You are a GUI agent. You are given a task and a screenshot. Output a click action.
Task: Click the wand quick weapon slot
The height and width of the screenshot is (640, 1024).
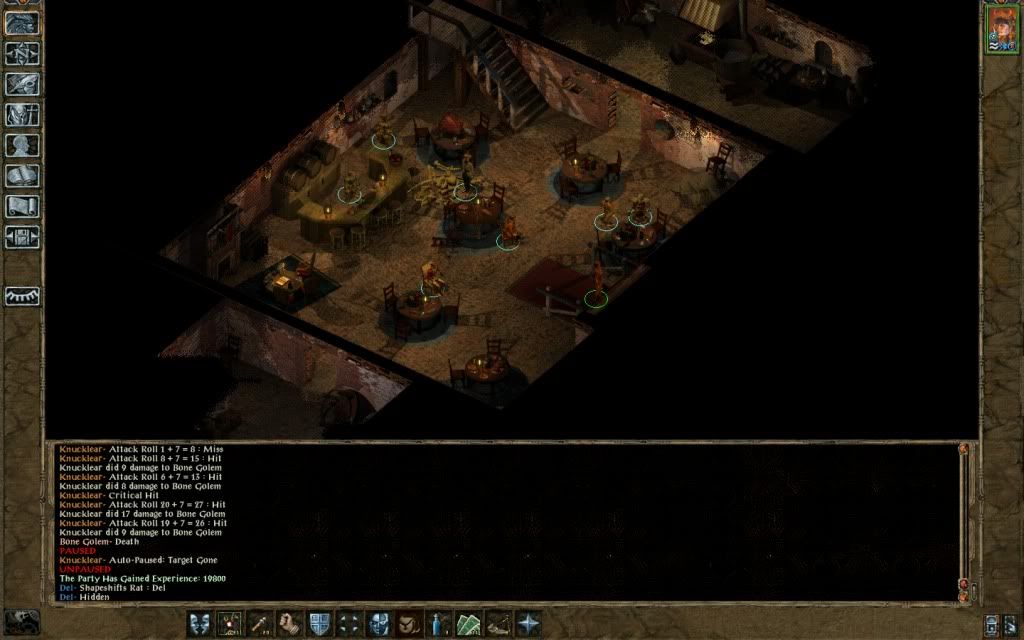point(260,623)
